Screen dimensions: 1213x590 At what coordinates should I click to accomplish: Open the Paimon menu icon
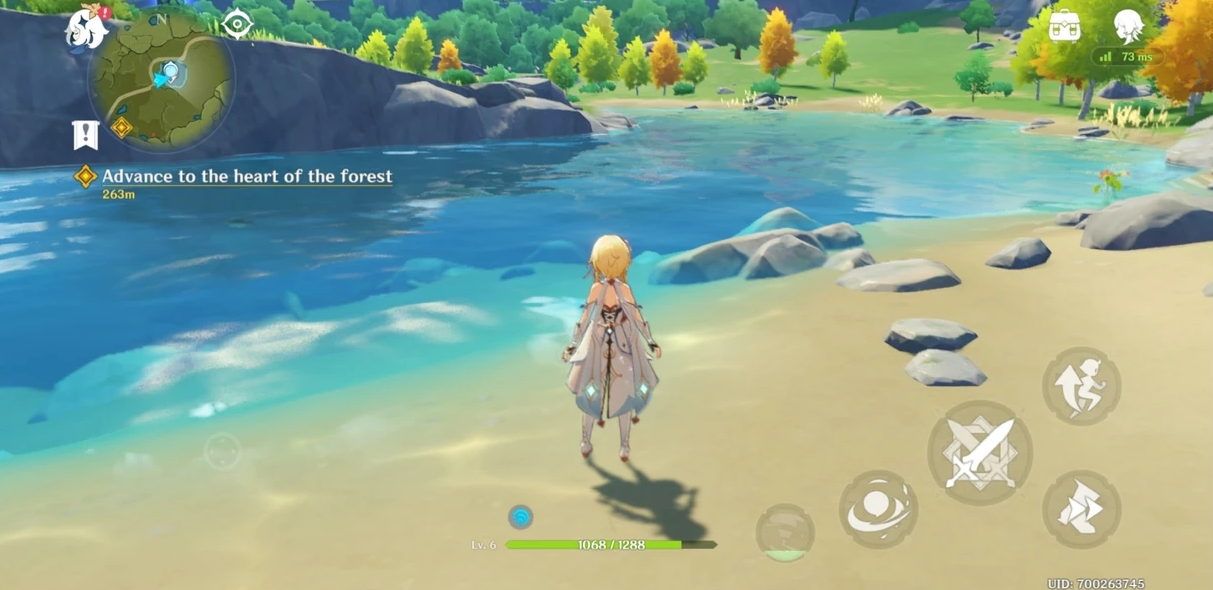click(x=88, y=29)
